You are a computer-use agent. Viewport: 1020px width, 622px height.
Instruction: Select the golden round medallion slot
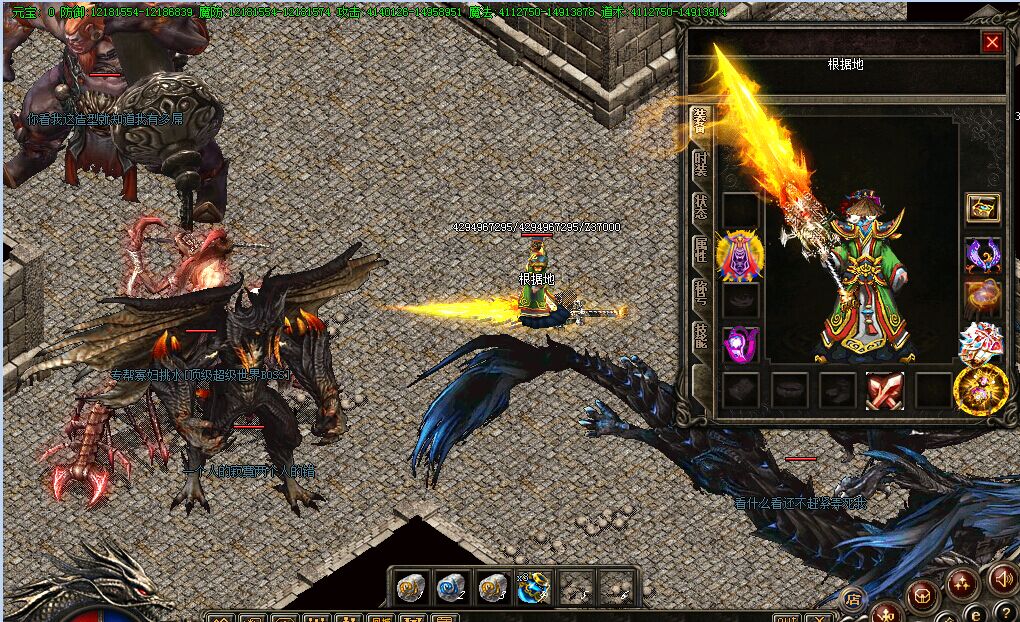point(980,390)
